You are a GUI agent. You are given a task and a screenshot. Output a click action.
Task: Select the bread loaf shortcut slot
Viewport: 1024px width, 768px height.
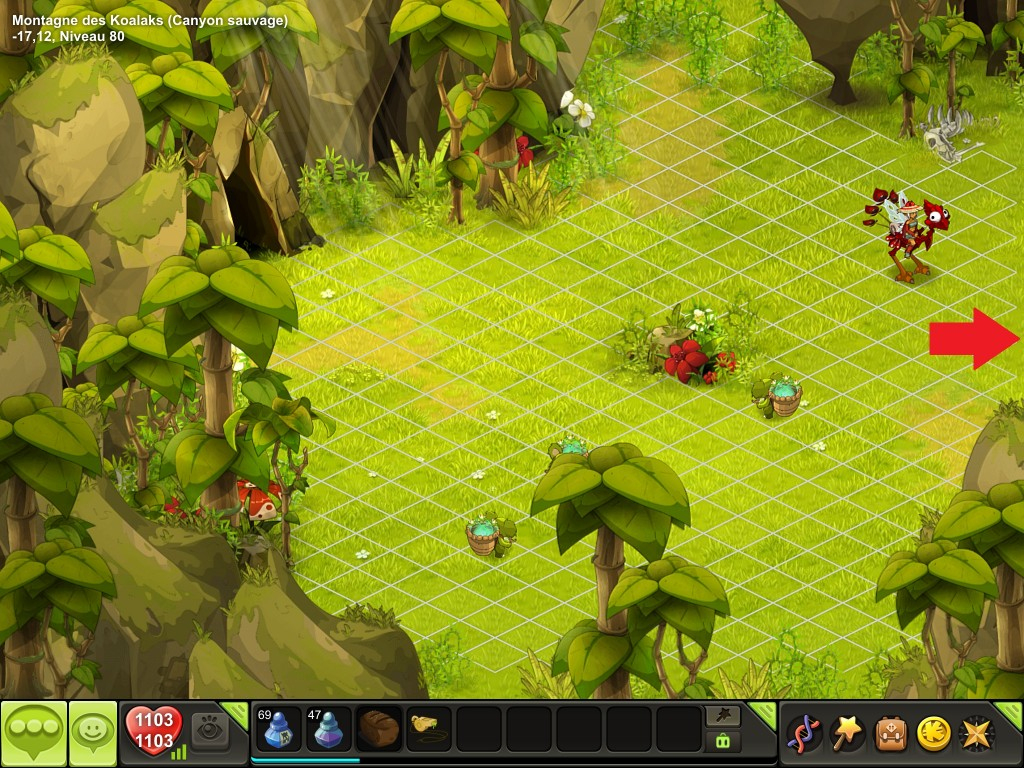tap(379, 729)
